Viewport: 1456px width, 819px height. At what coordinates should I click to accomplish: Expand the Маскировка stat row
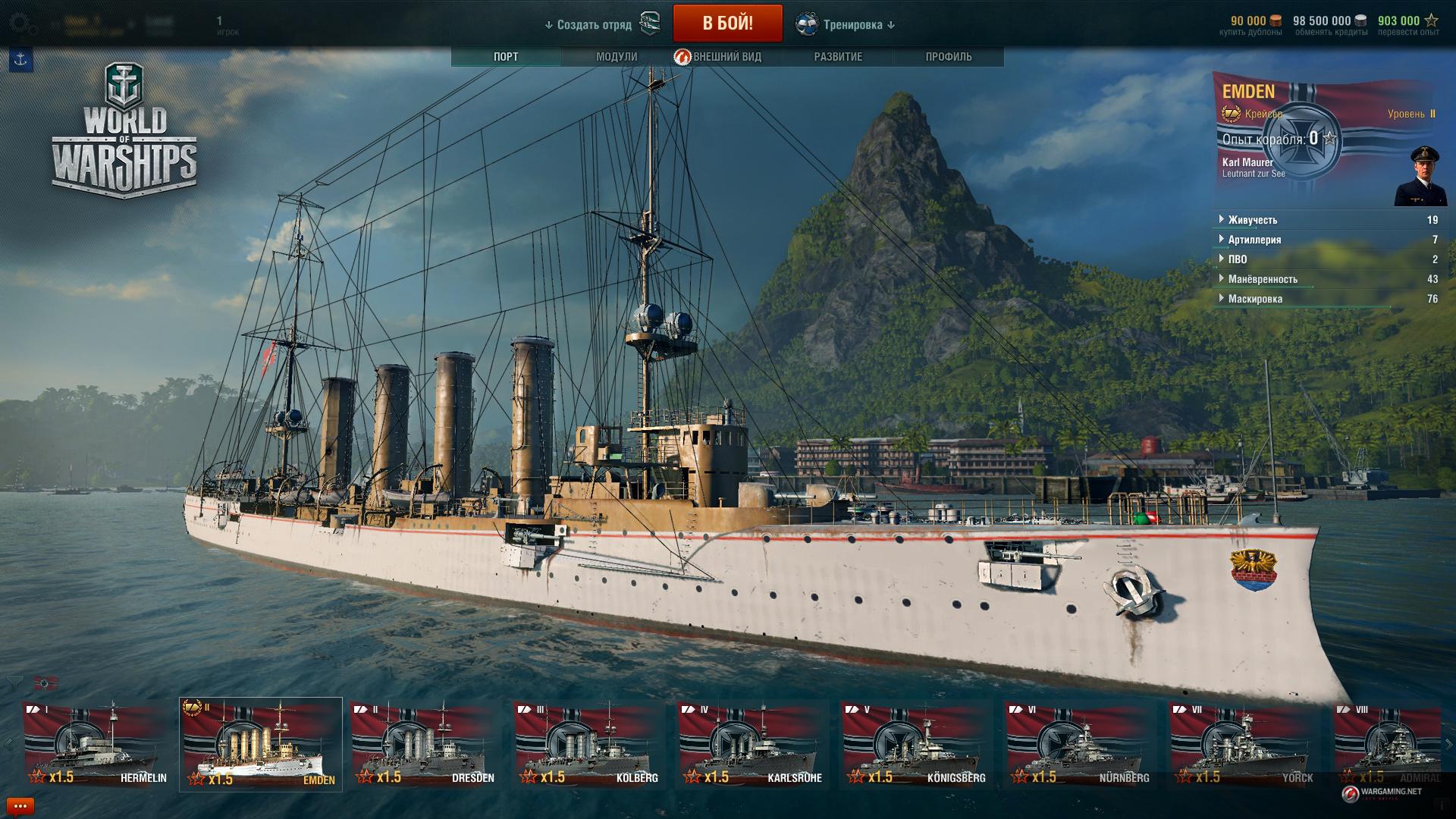coord(1255,299)
